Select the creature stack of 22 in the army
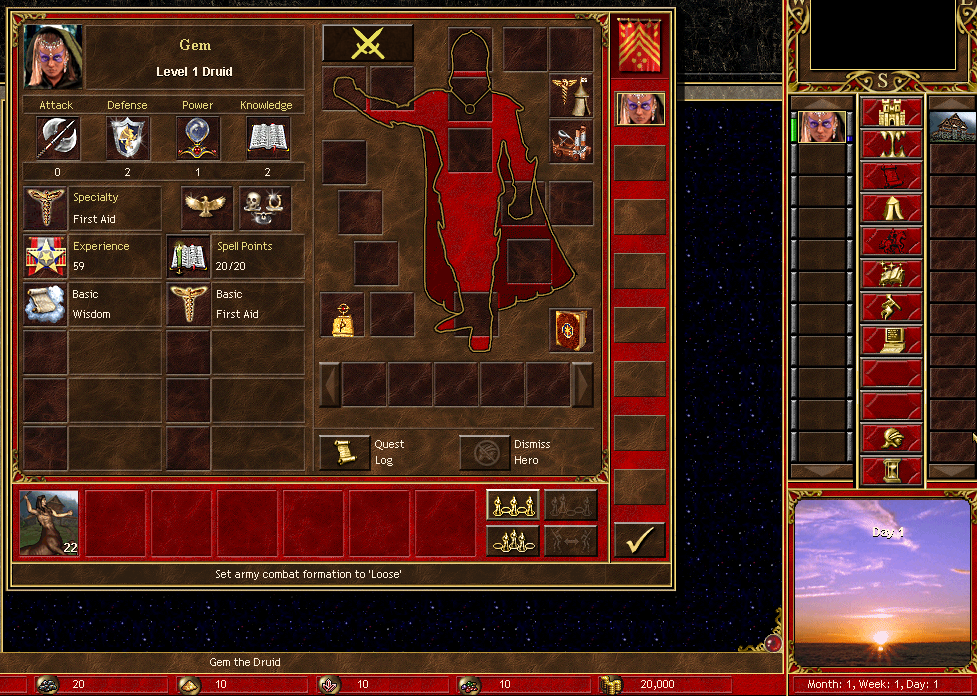Viewport: 977px width, 696px height. (x=49, y=523)
